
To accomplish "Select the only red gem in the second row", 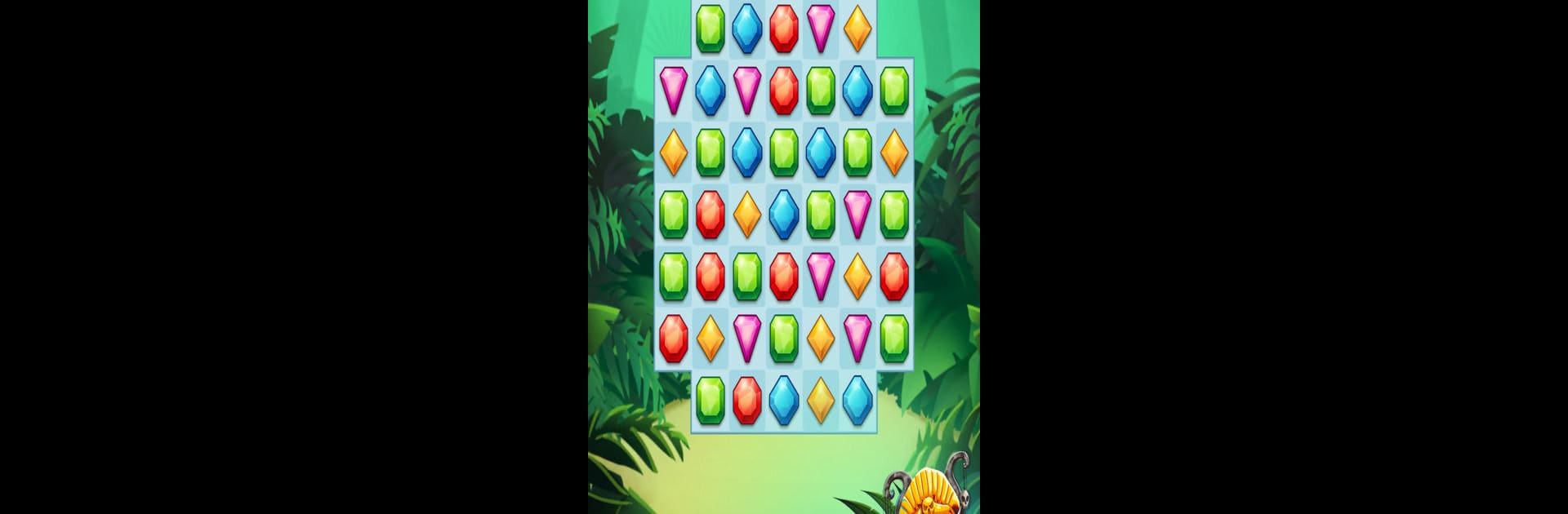I will pyautogui.click(x=783, y=90).
